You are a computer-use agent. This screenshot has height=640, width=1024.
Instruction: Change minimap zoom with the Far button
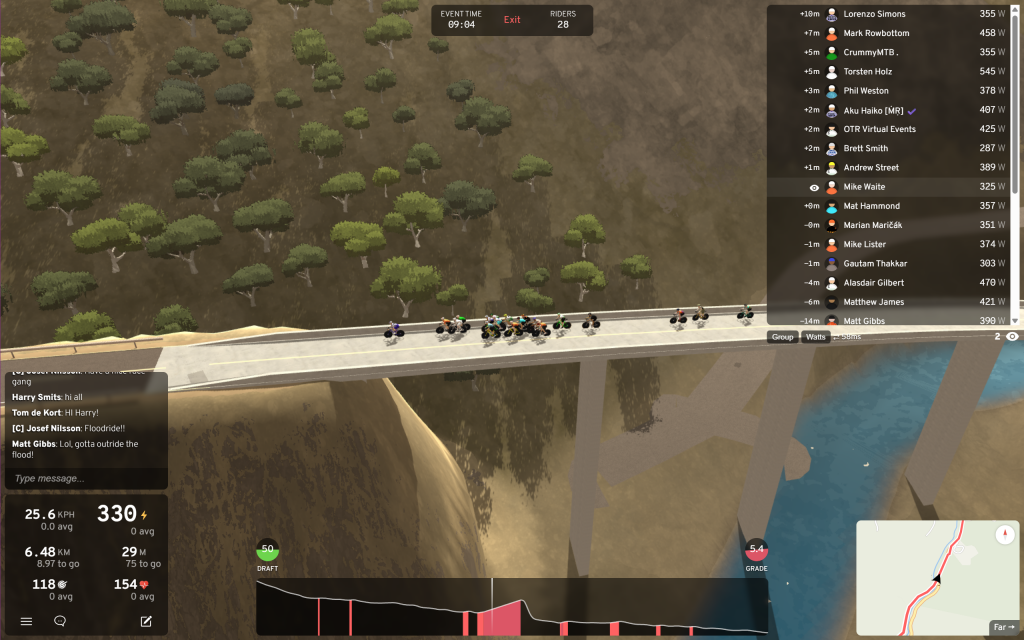[x=1003, y=627]
